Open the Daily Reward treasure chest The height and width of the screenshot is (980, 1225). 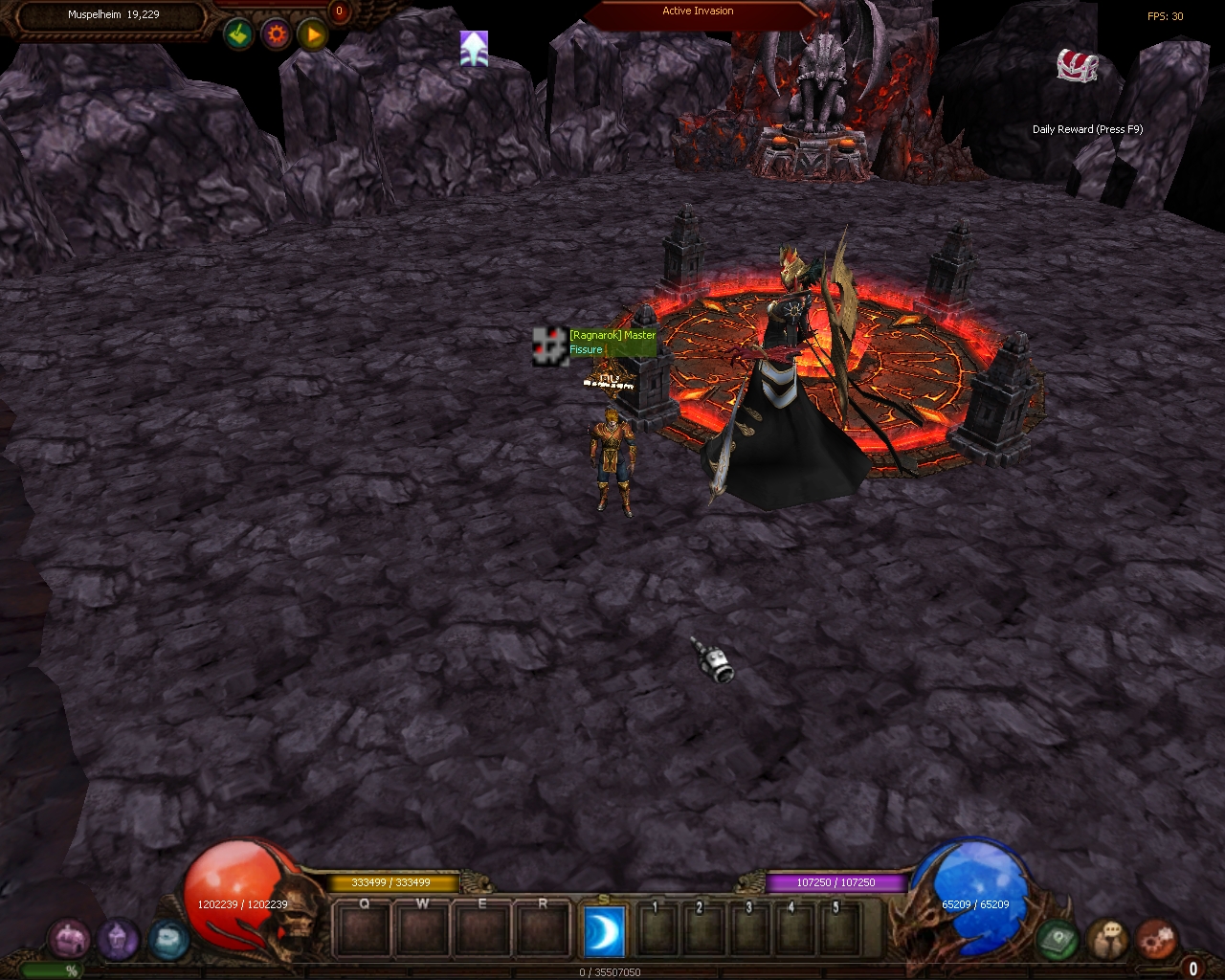point(1077,66)
